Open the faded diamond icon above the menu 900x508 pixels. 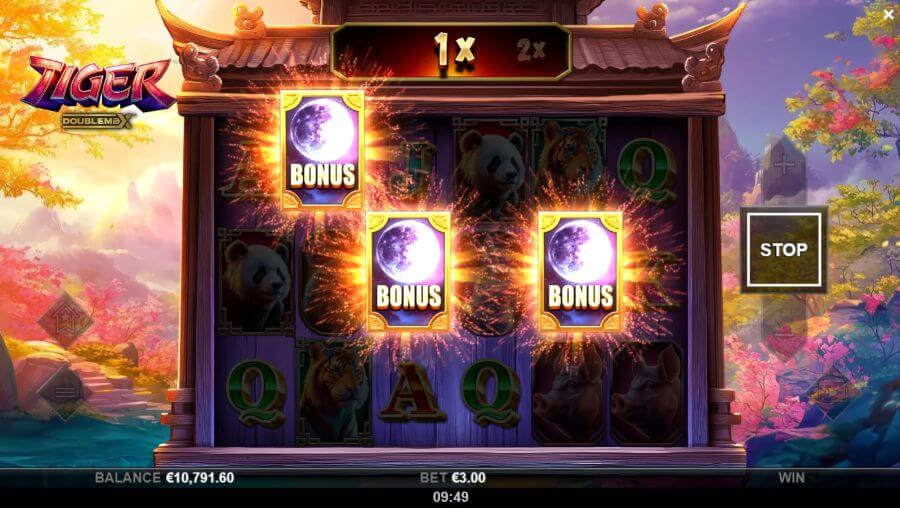[x=65, y=321]
